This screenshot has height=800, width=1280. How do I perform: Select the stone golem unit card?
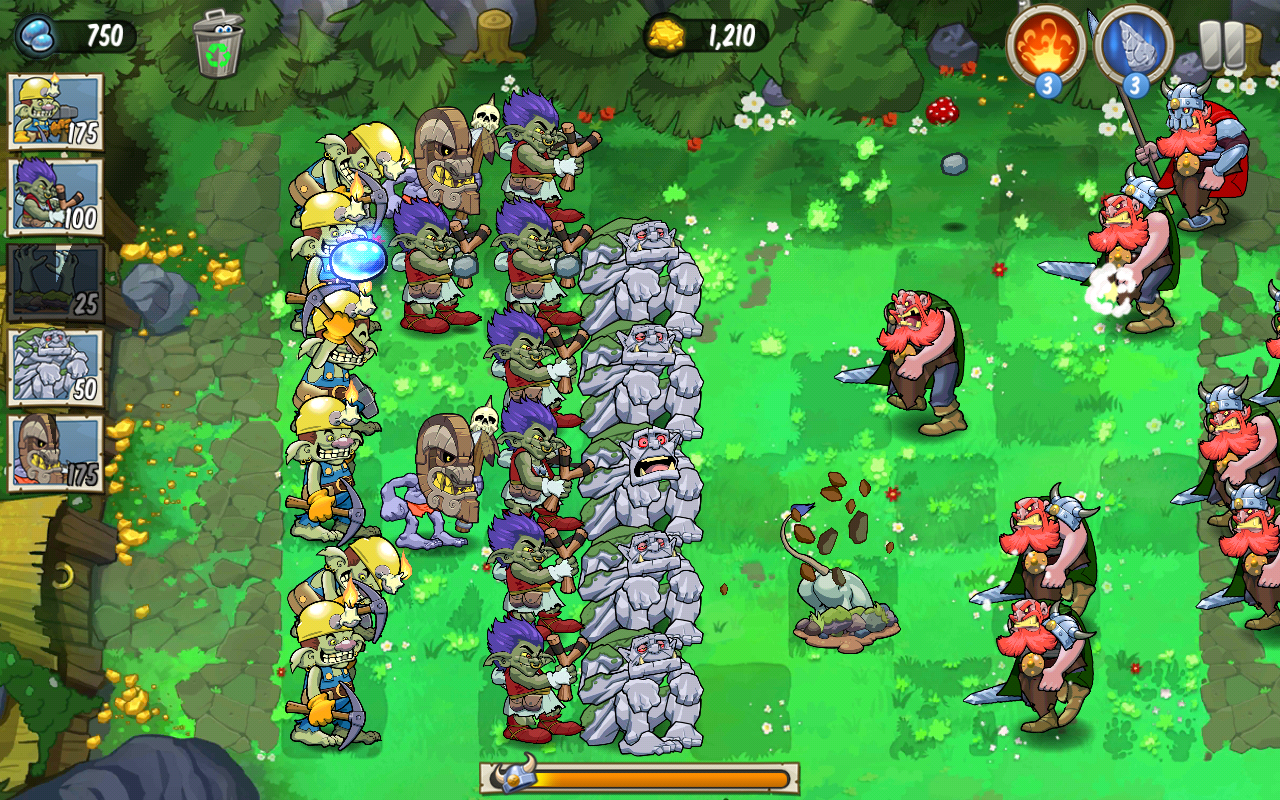point(56,367)
